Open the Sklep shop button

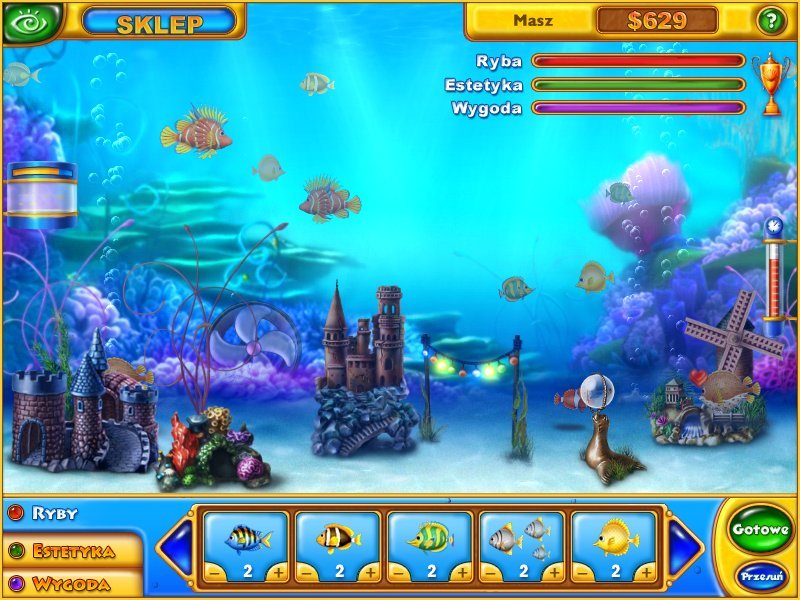click(x=160, y=22)
